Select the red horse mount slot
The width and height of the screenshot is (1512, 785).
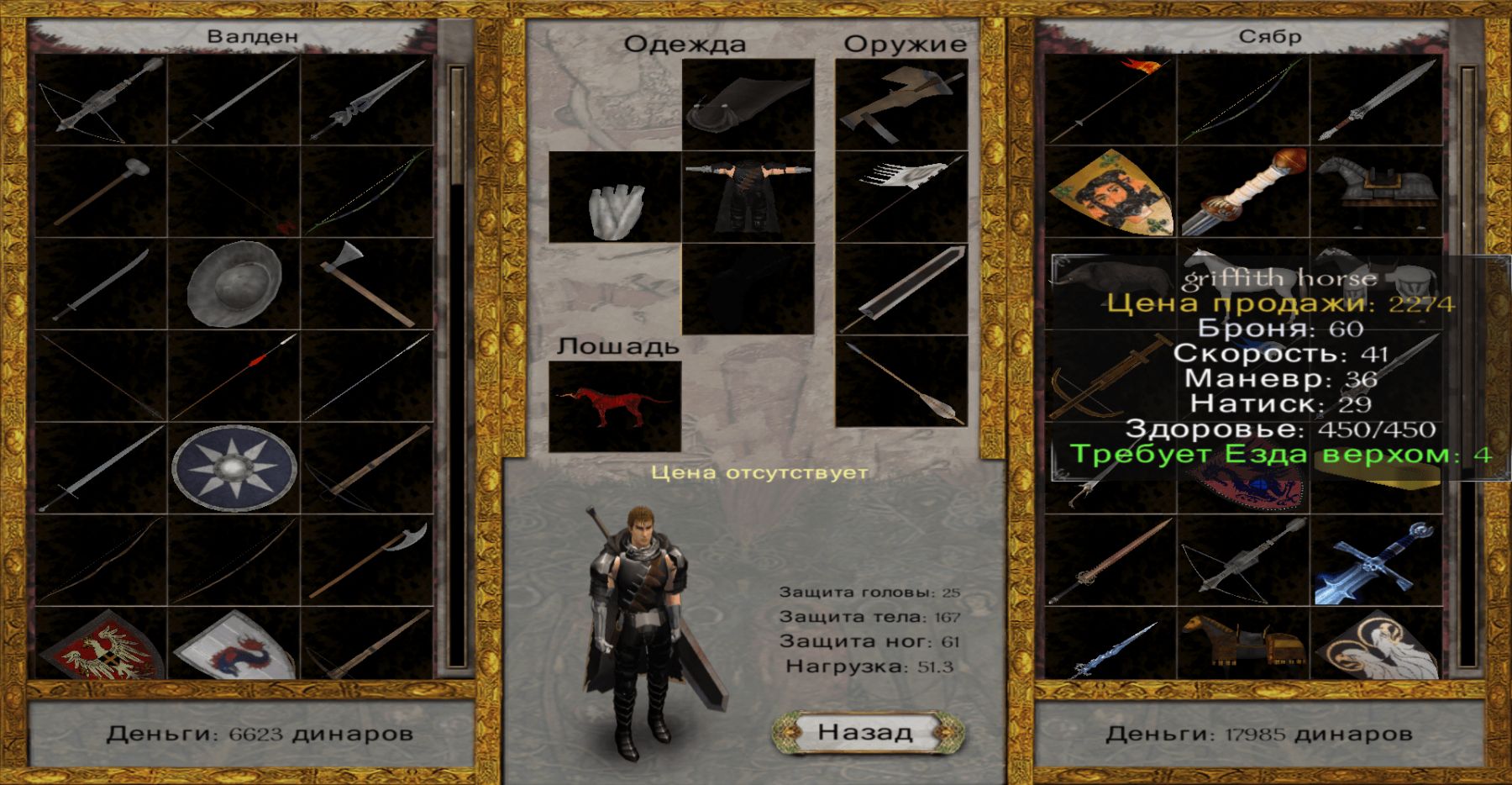pos(615,407)
